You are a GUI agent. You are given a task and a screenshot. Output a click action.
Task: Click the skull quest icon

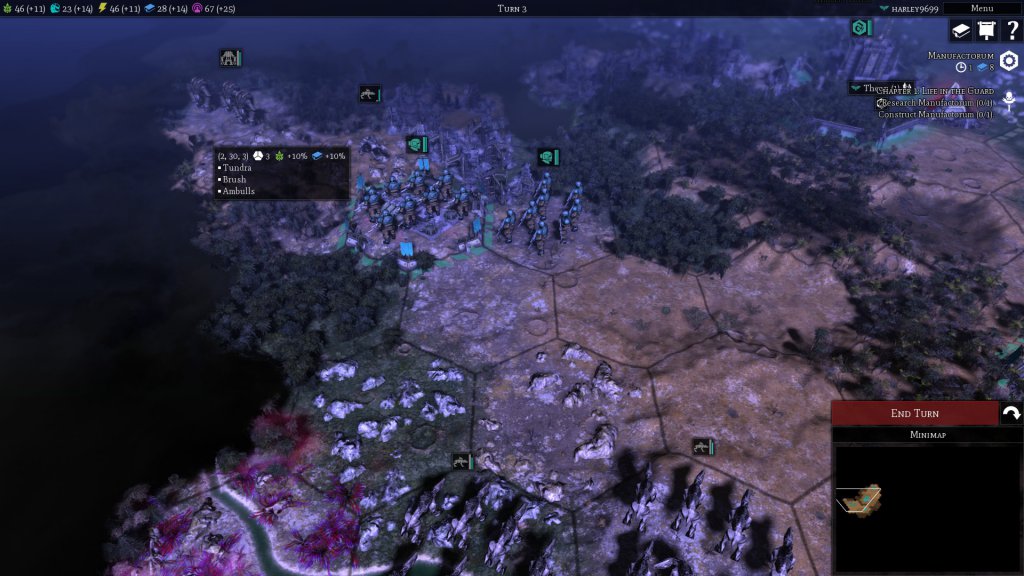tap(1009, 99)
